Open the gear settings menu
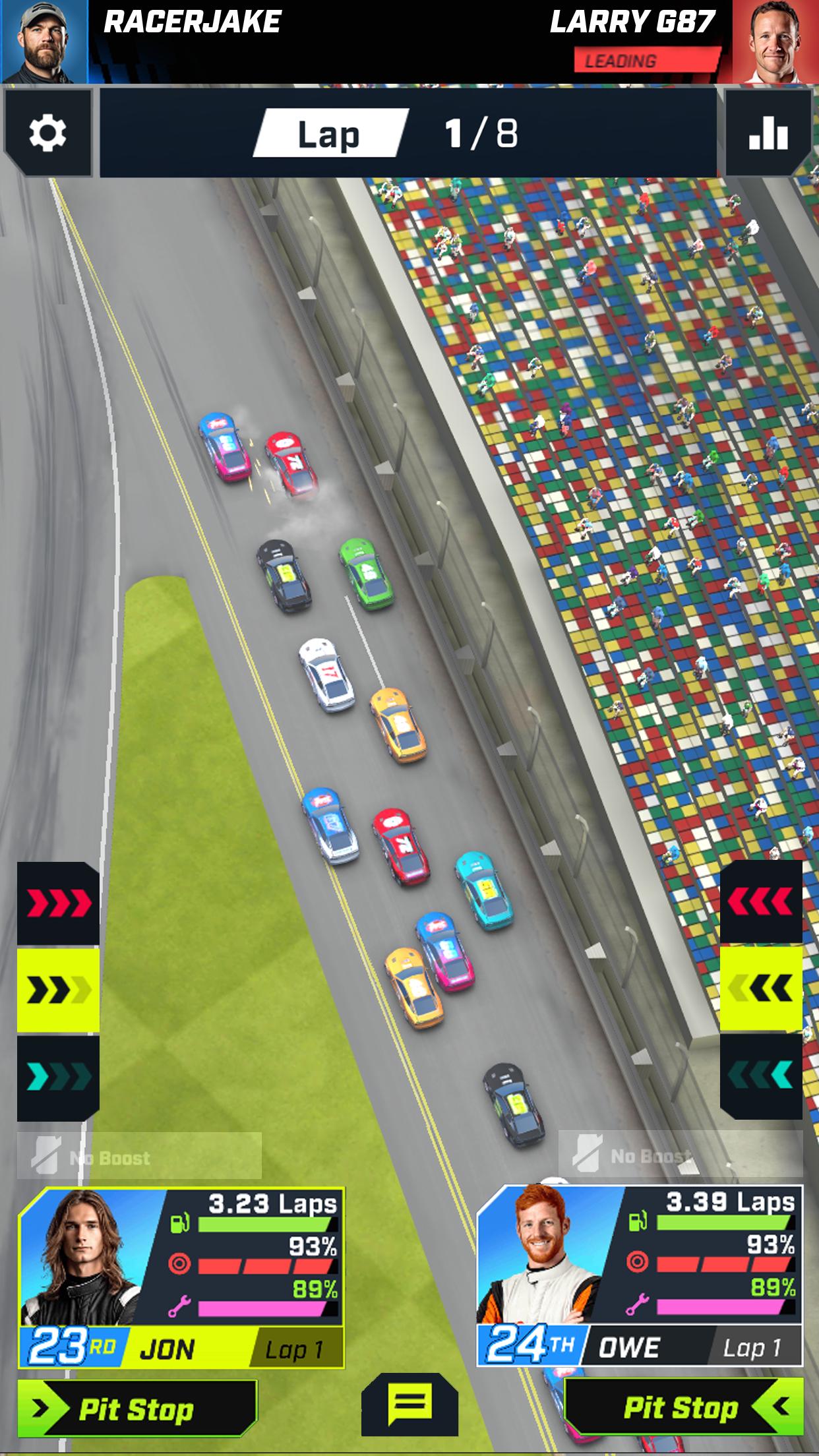 47,133
